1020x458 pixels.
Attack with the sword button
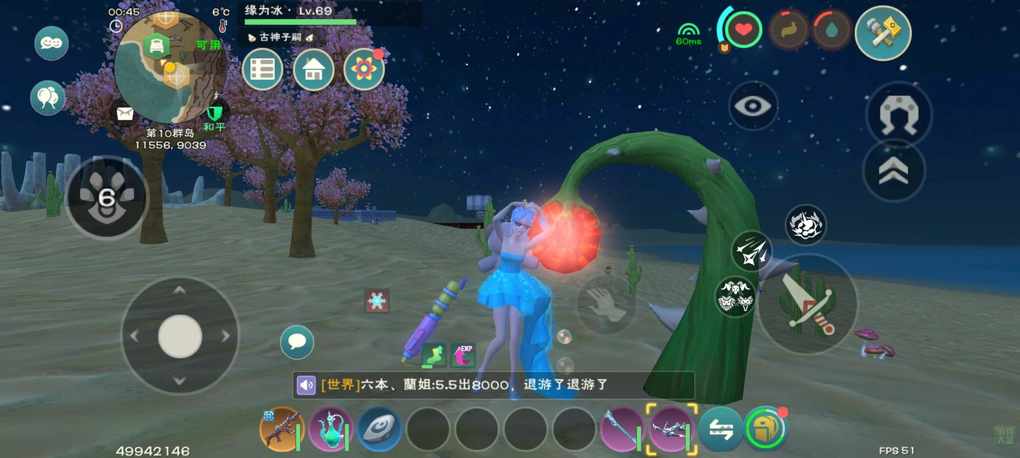[x=807, y=304]
